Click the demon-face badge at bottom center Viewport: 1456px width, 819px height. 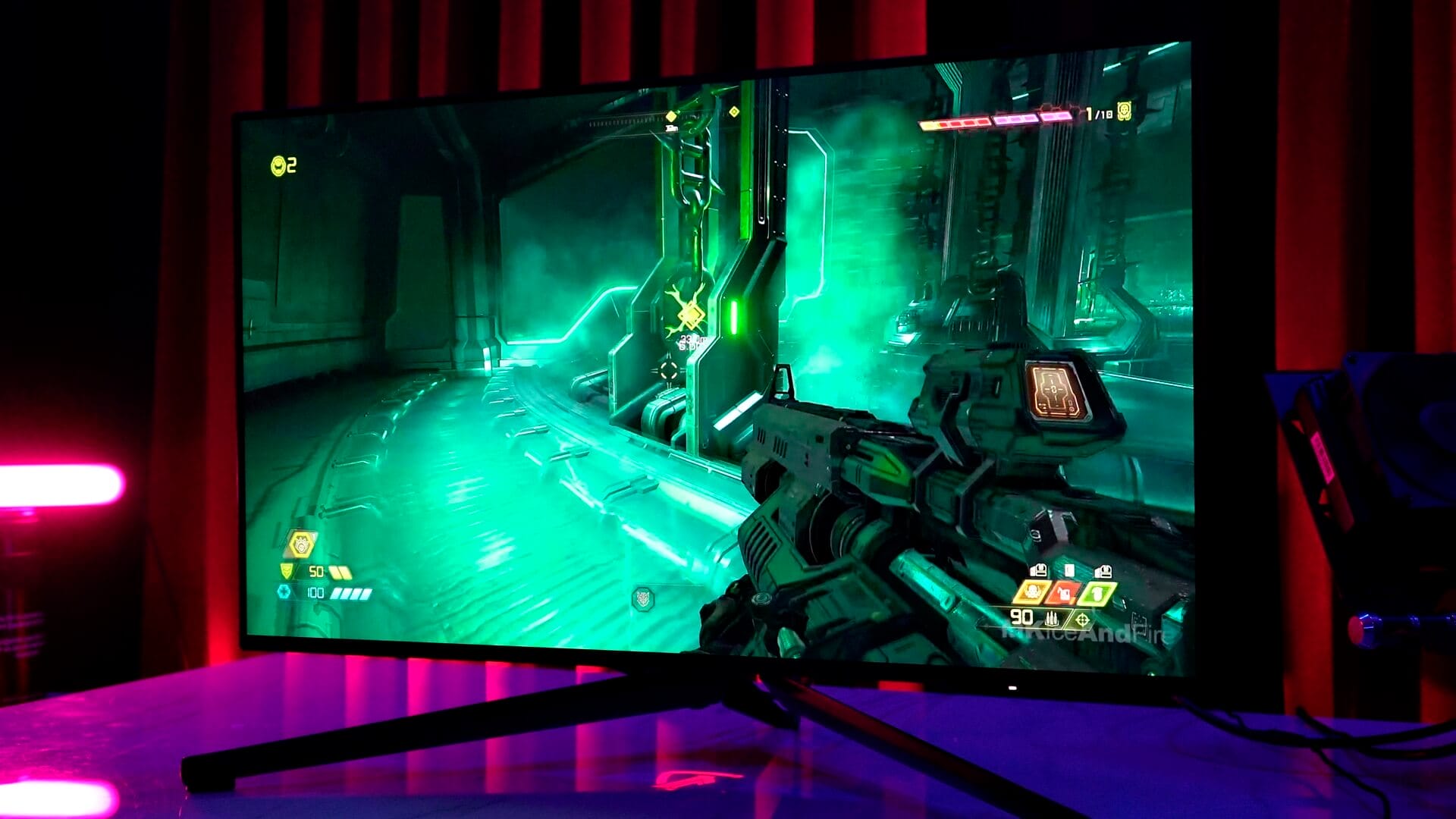(x=643, y=598)
